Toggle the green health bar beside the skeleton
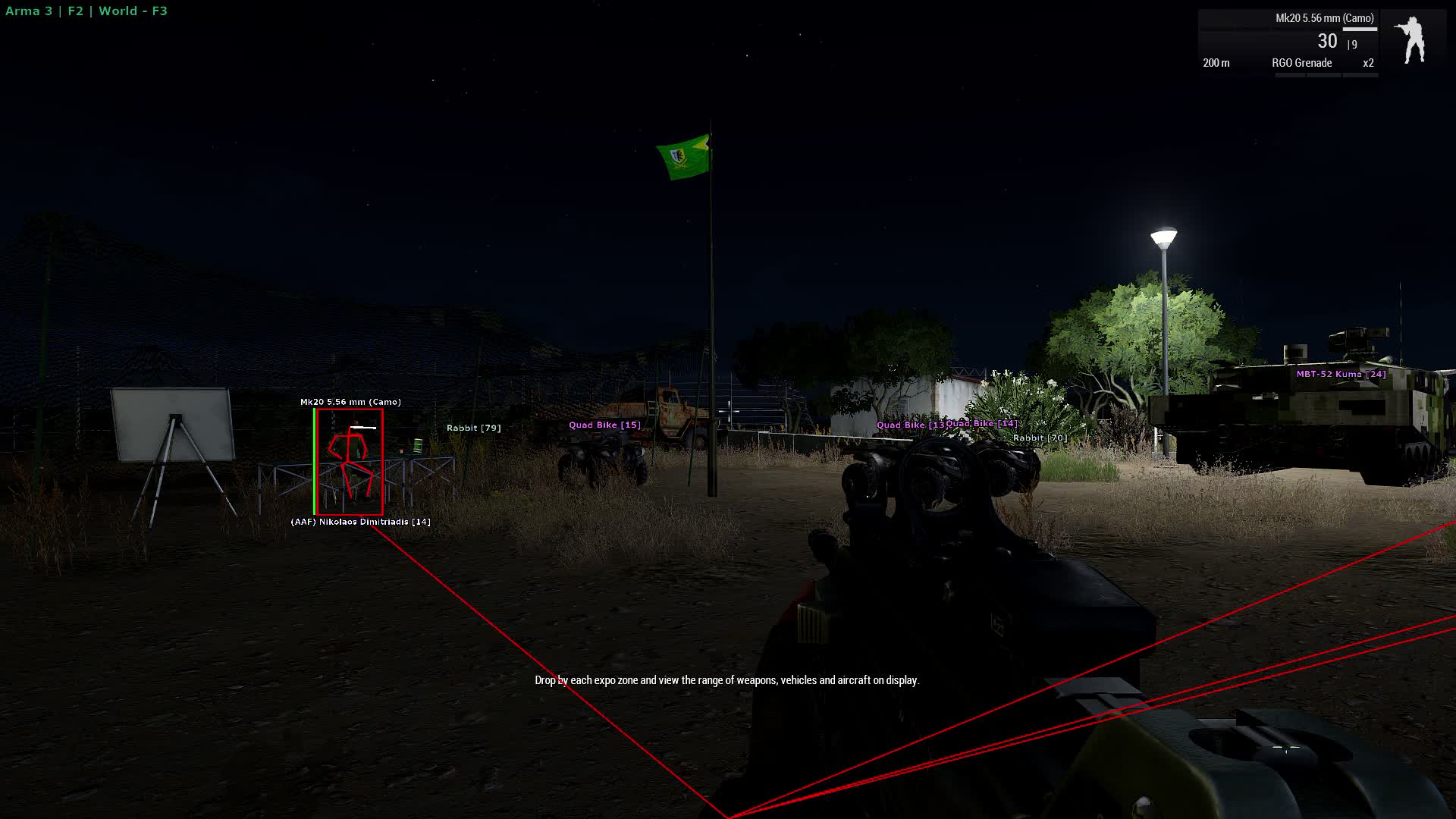1456x819 pixels. point(315,460)
